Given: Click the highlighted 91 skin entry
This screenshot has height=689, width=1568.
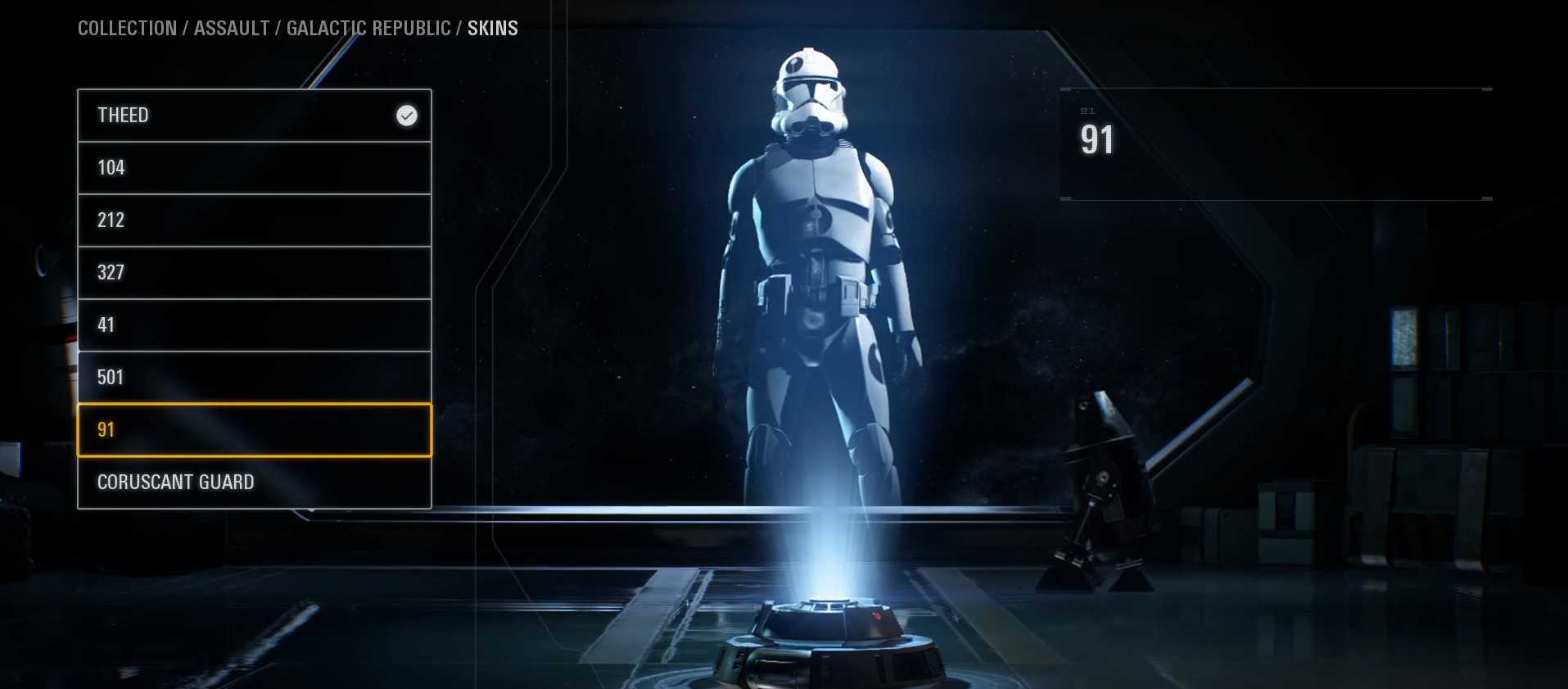Looking at the screenshot, I should point(254,430).
